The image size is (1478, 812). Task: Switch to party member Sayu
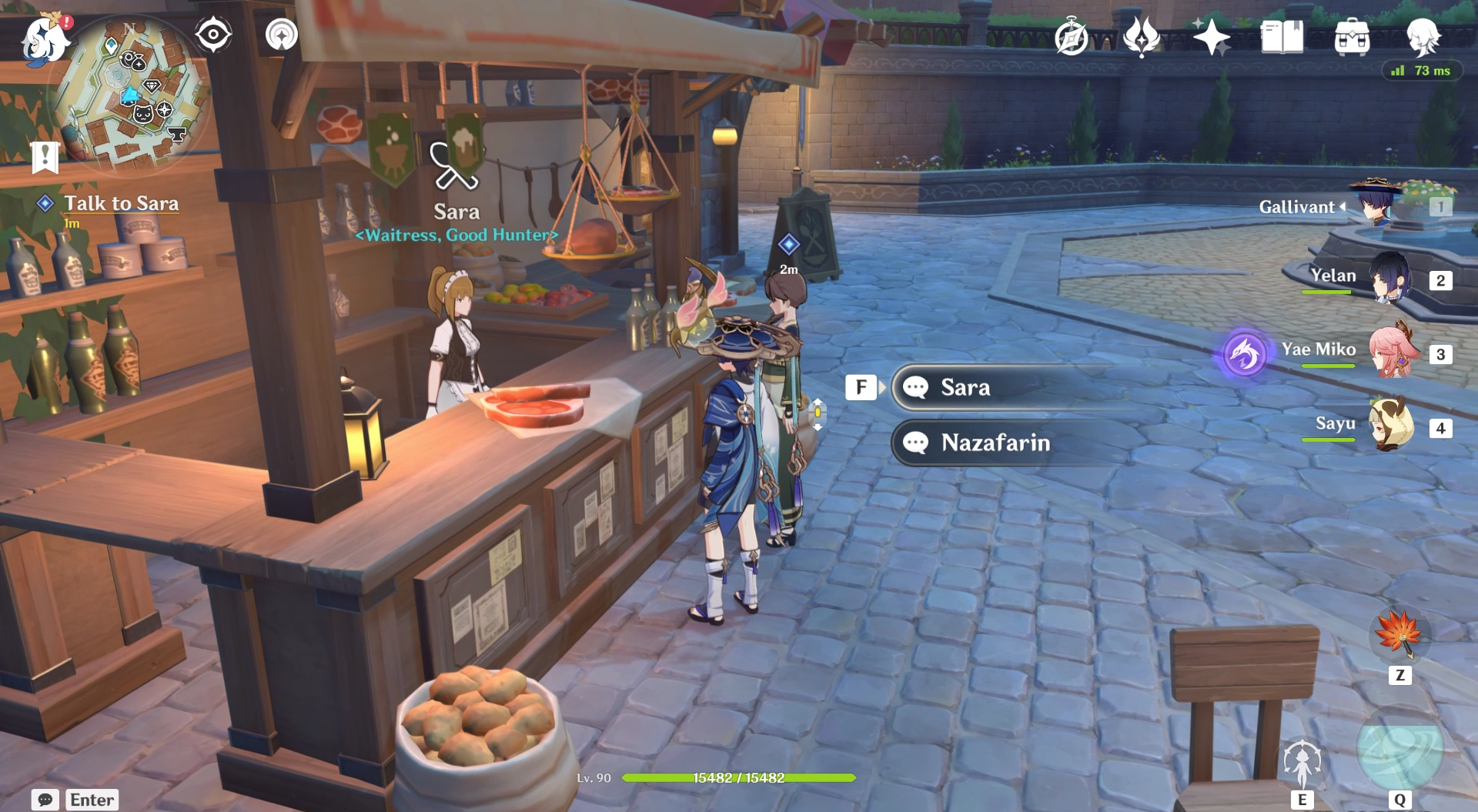(x=1390, y=425)
